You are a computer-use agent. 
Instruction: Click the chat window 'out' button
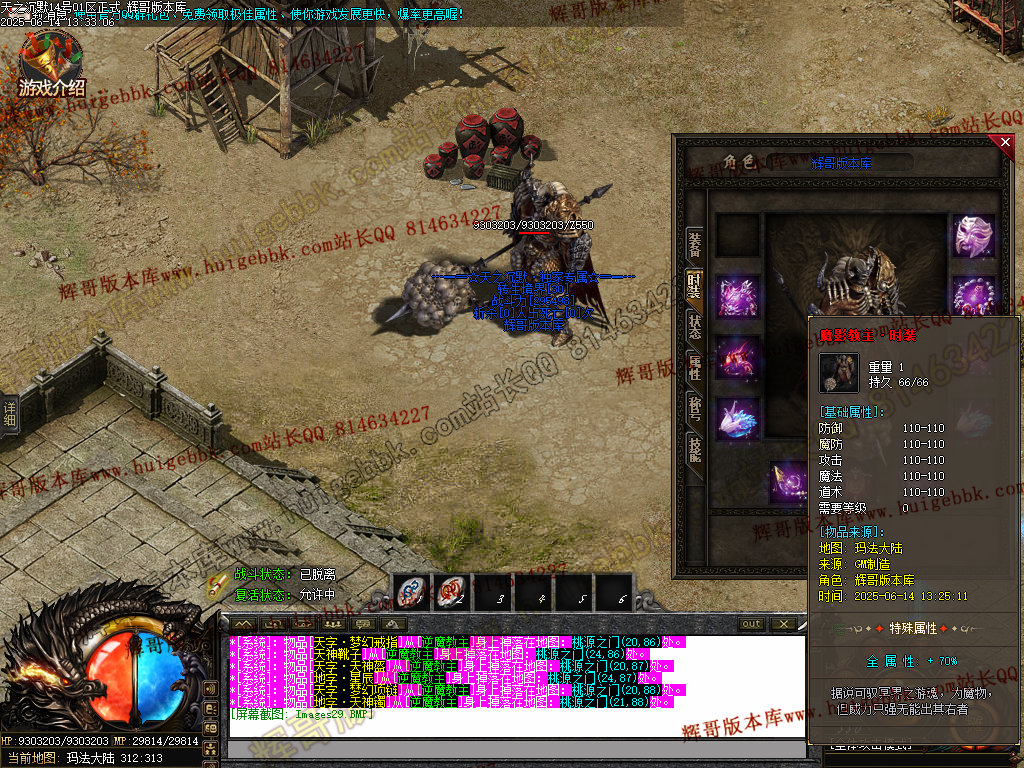(x=751, y=624)
